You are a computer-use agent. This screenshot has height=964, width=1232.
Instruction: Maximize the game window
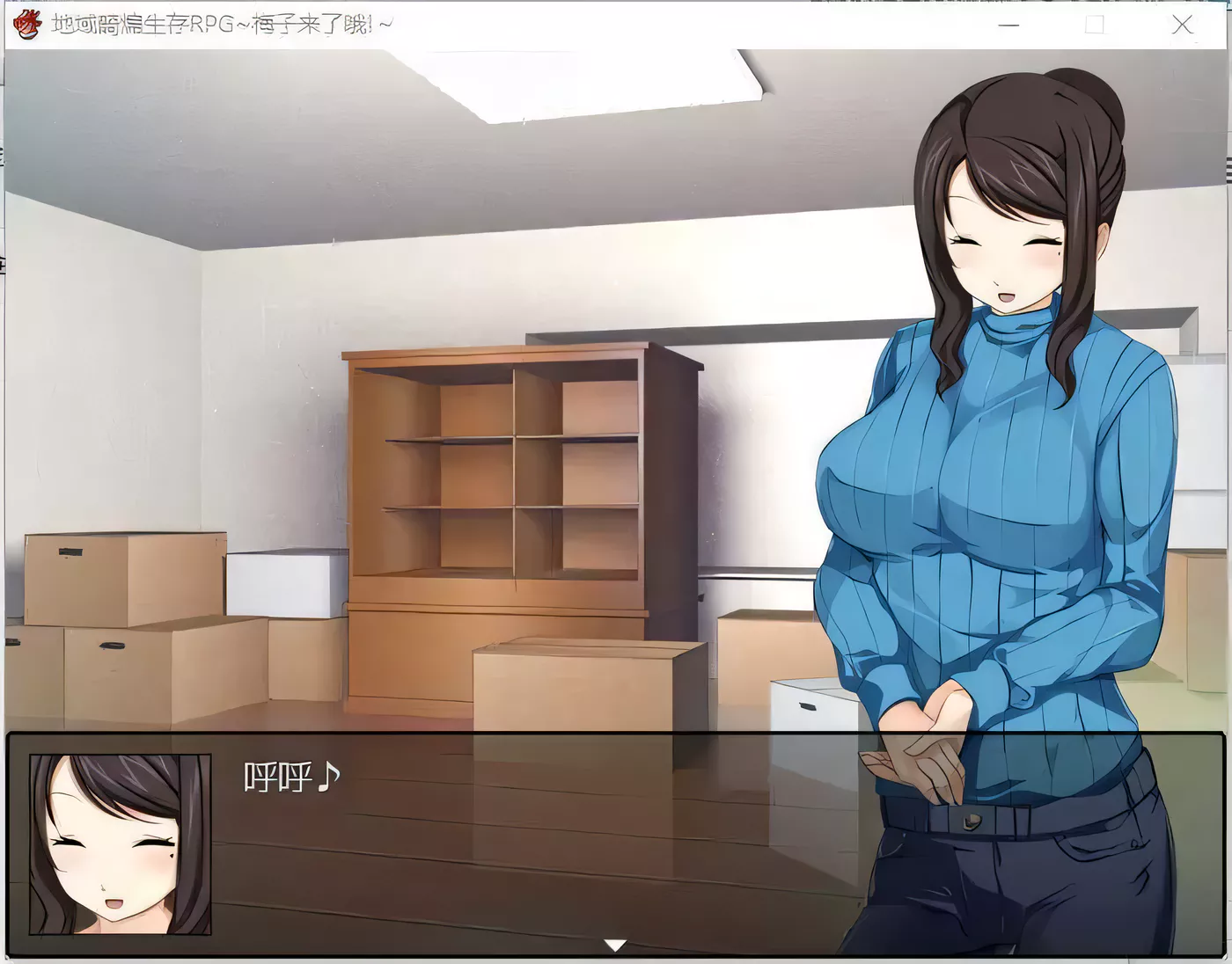click(1095, 26)
